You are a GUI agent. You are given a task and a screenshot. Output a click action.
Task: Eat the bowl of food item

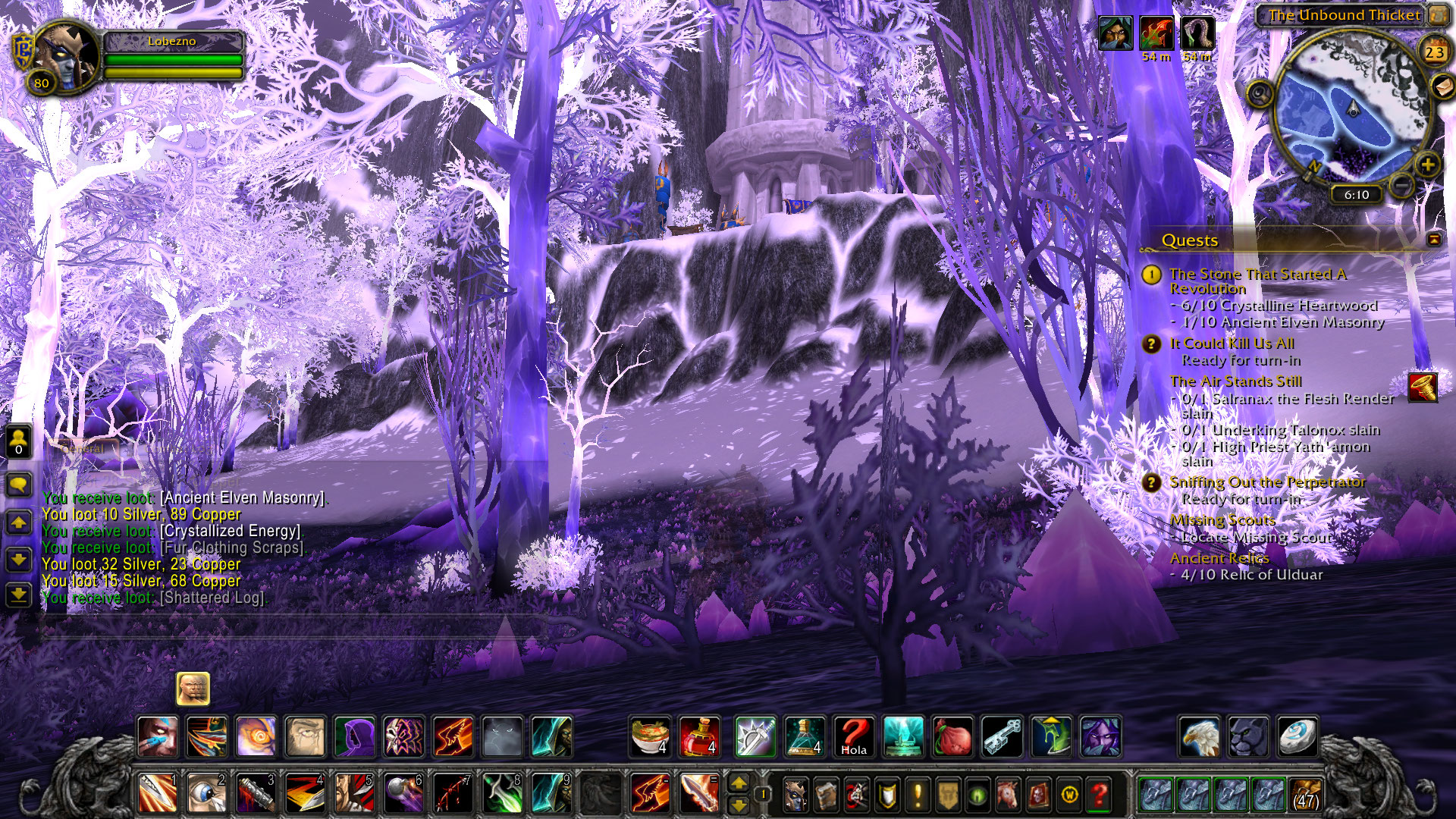coord(651,736)
